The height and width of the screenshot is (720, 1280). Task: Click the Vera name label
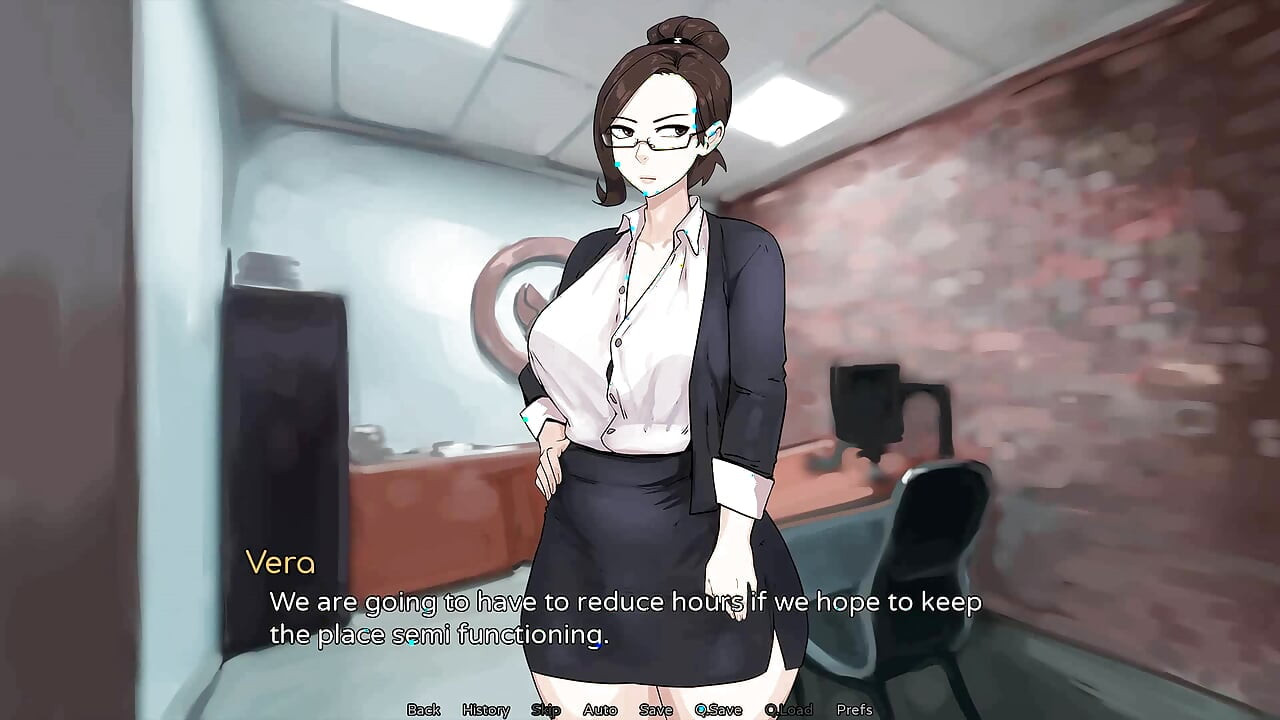coord(282,563)
